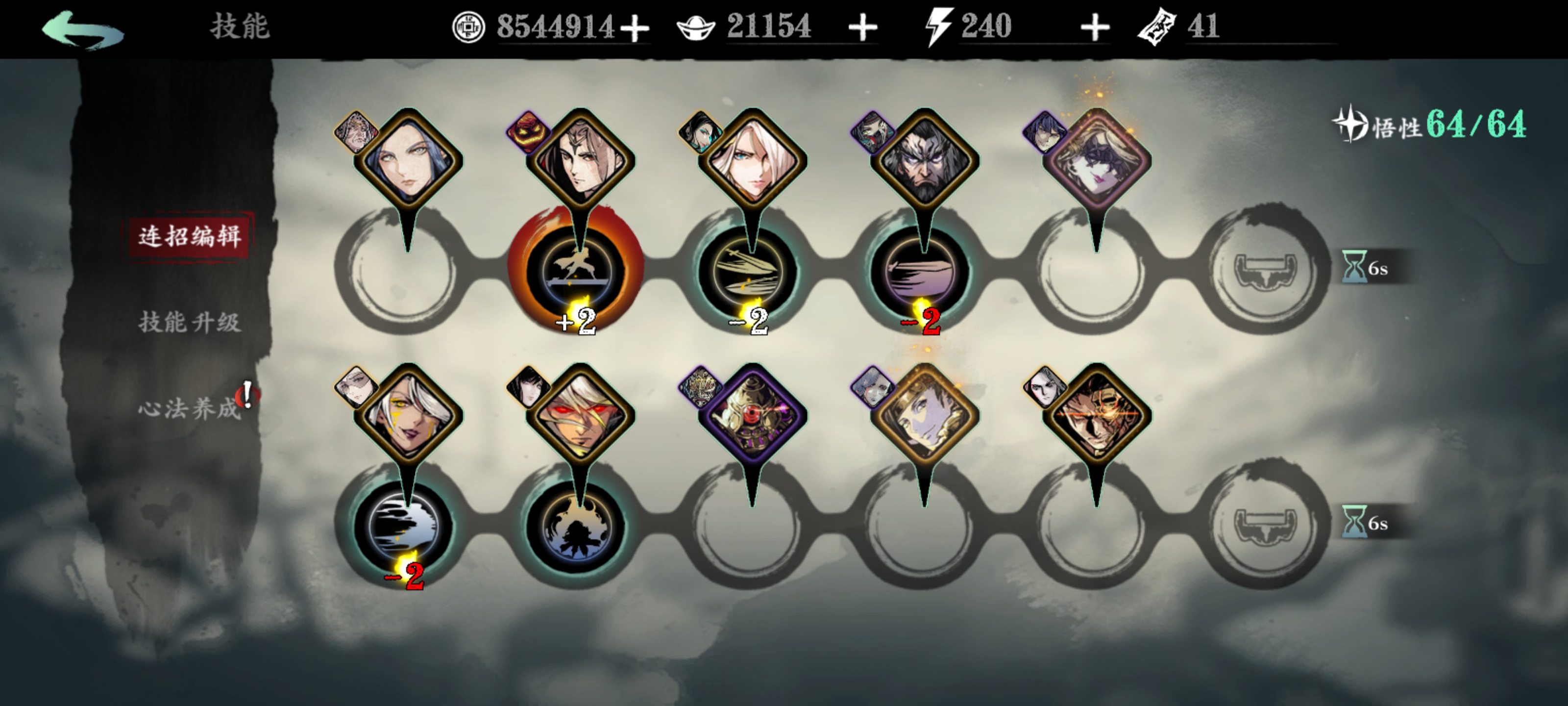Choose the golden armored helmet portrait
The height and width of the screenshot is (706, 1568).
click(752, 417)
